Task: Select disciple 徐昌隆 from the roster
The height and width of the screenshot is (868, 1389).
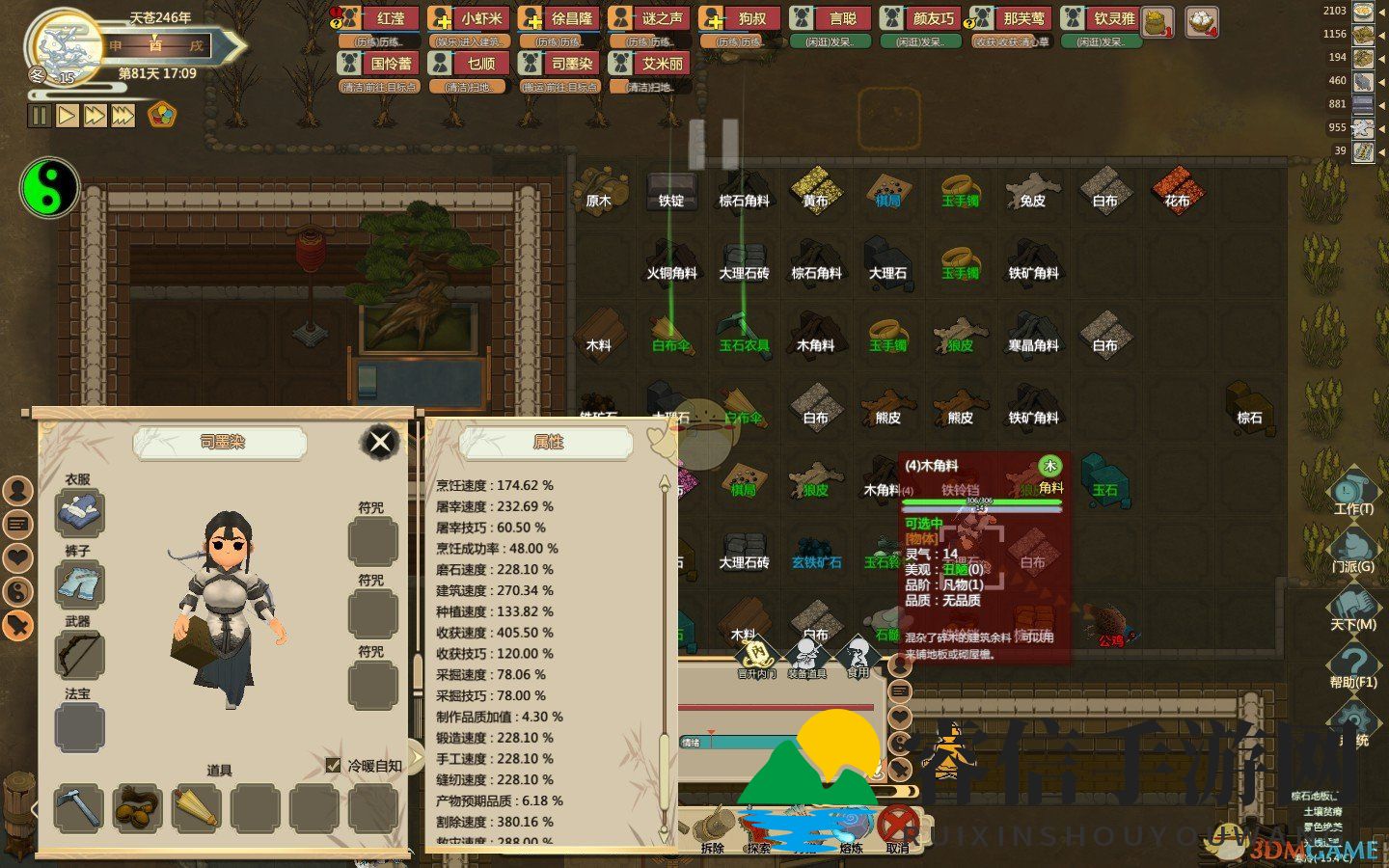Action: (558, 19)
